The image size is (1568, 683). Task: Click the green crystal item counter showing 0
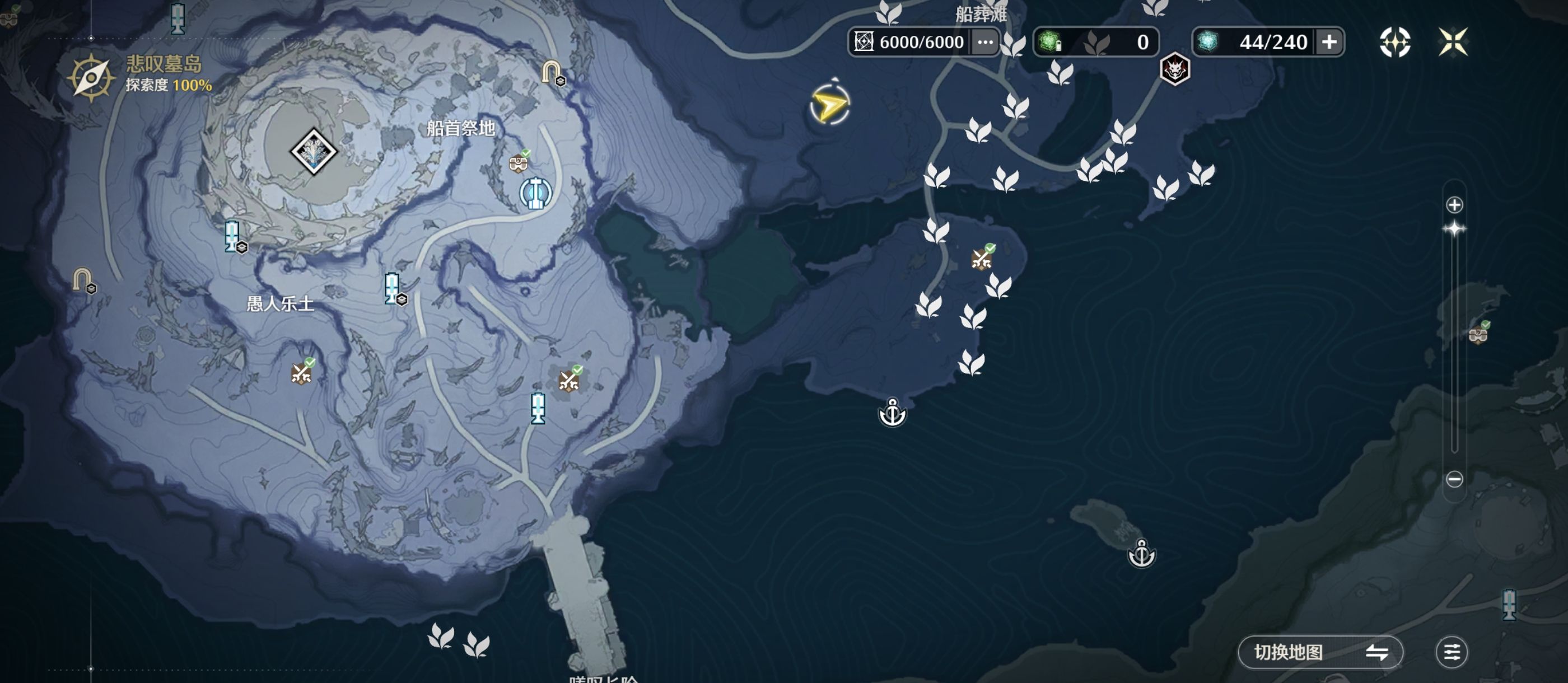tap(1096, 42)
